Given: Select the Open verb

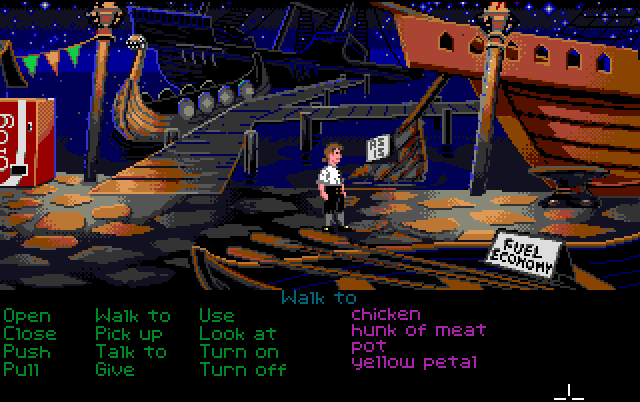Looking at the screenshot, I should point(27,317).
